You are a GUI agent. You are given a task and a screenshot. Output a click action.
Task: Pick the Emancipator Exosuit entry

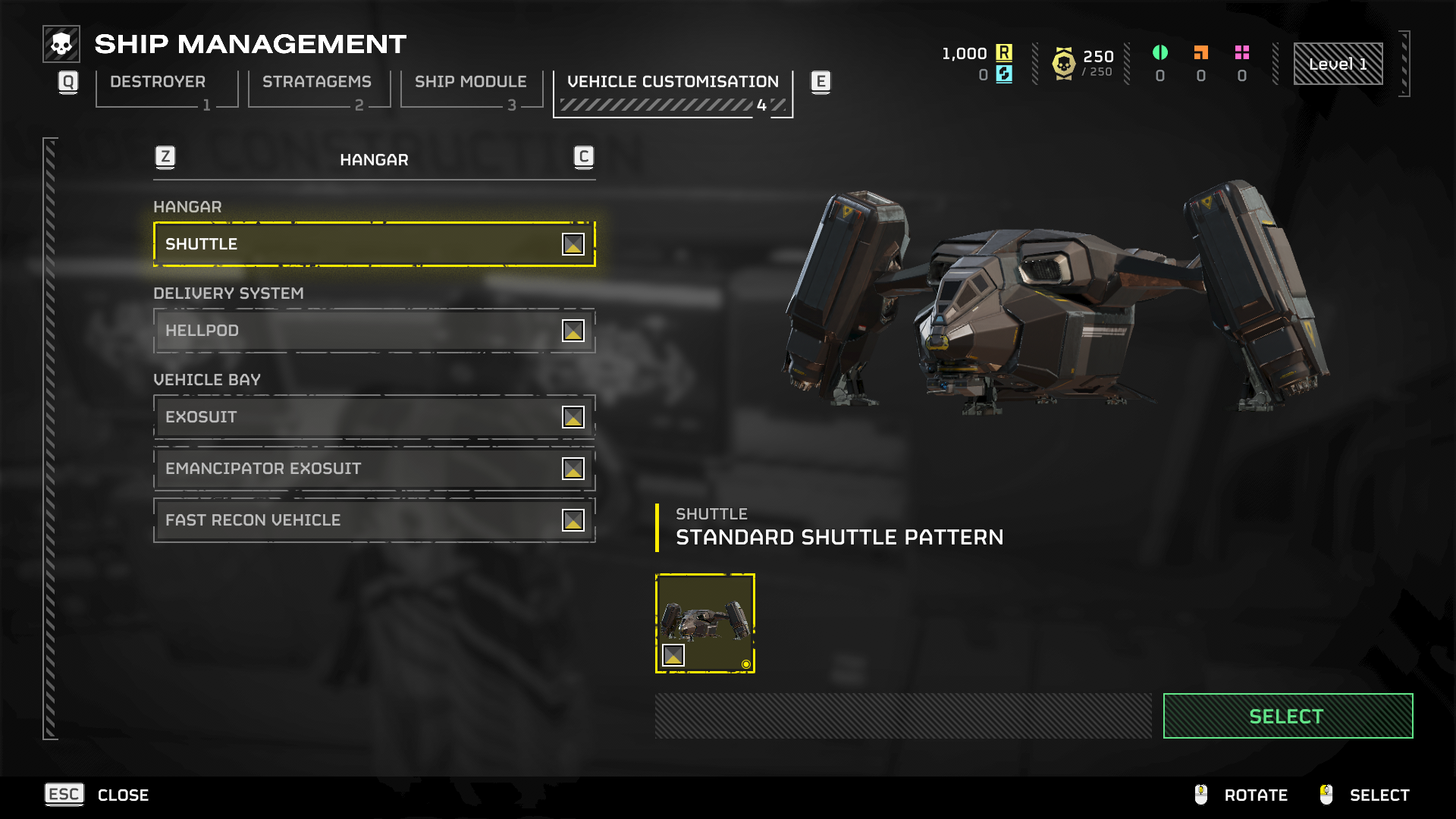374,469
